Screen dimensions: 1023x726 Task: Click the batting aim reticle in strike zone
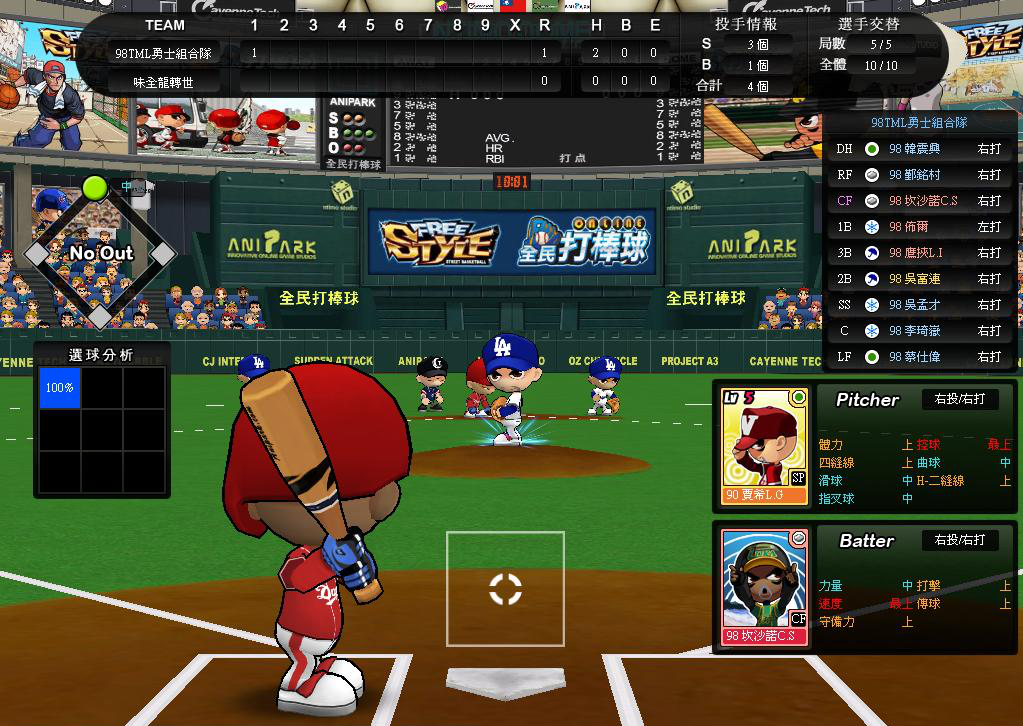505,589
